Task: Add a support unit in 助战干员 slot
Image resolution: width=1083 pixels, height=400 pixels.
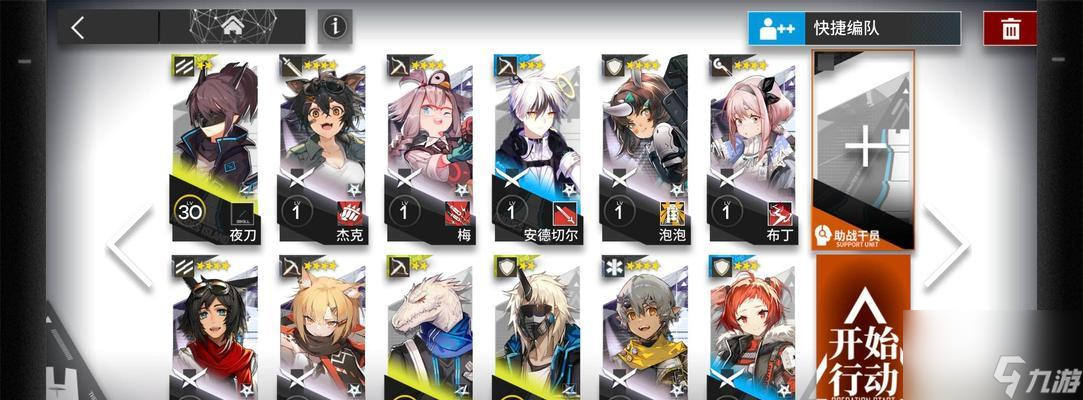Action: coord(863,150)
